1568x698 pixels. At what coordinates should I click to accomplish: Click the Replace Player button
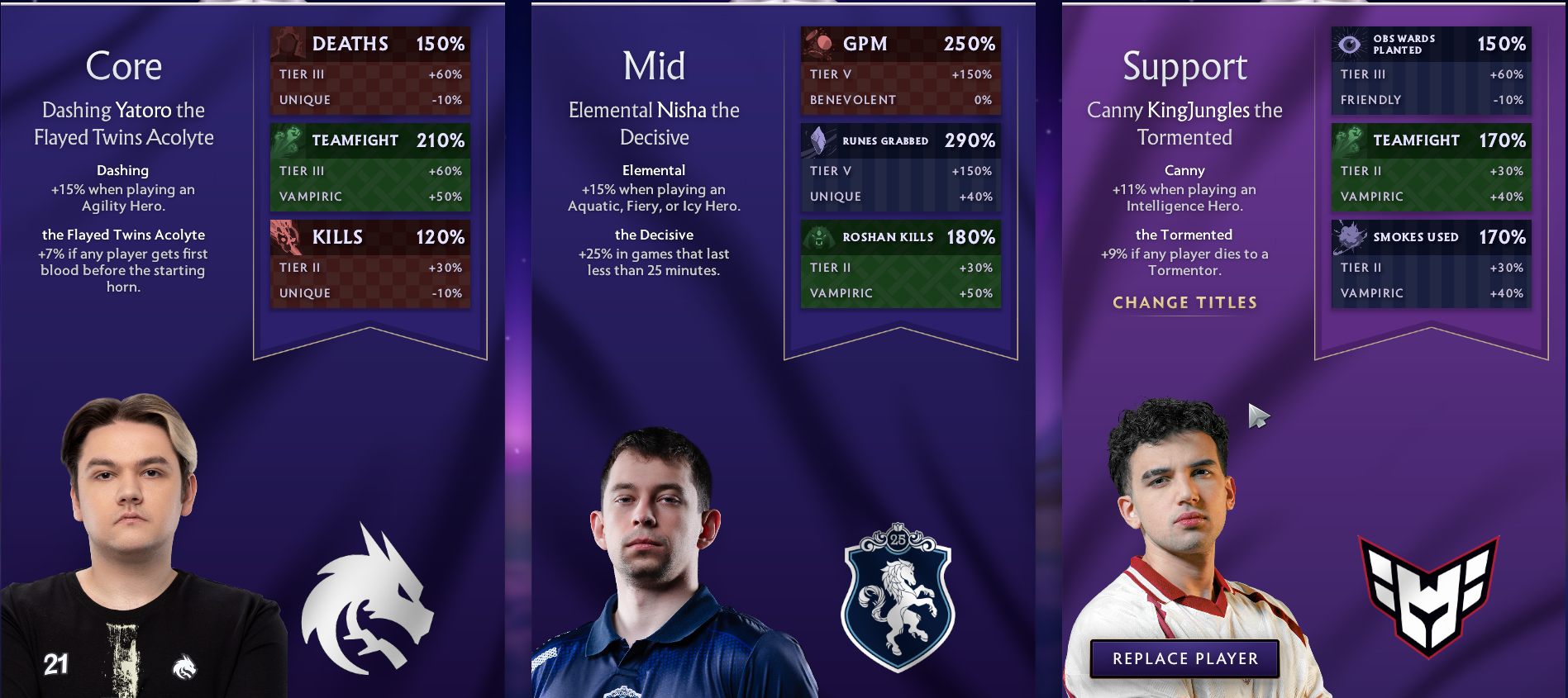(1184, 658)
